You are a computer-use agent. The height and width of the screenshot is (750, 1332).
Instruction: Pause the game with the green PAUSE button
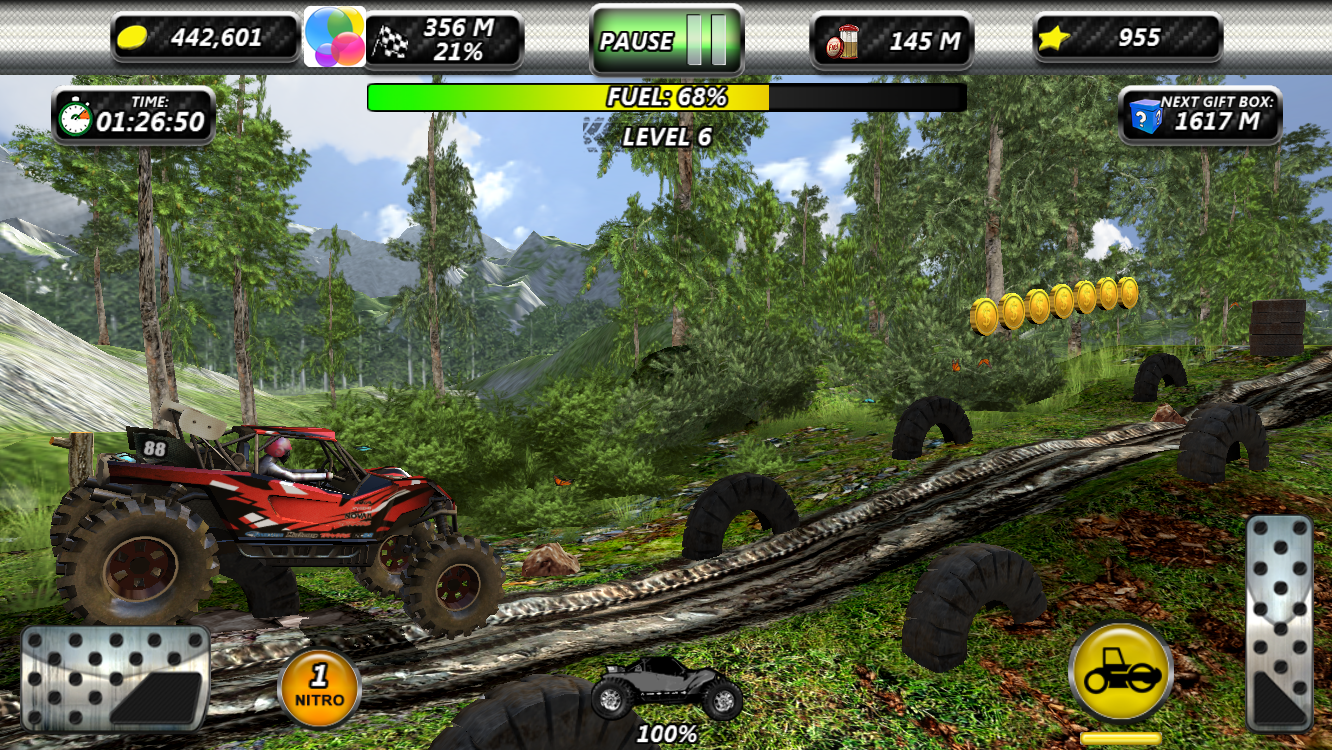click(x=666, y=41)
